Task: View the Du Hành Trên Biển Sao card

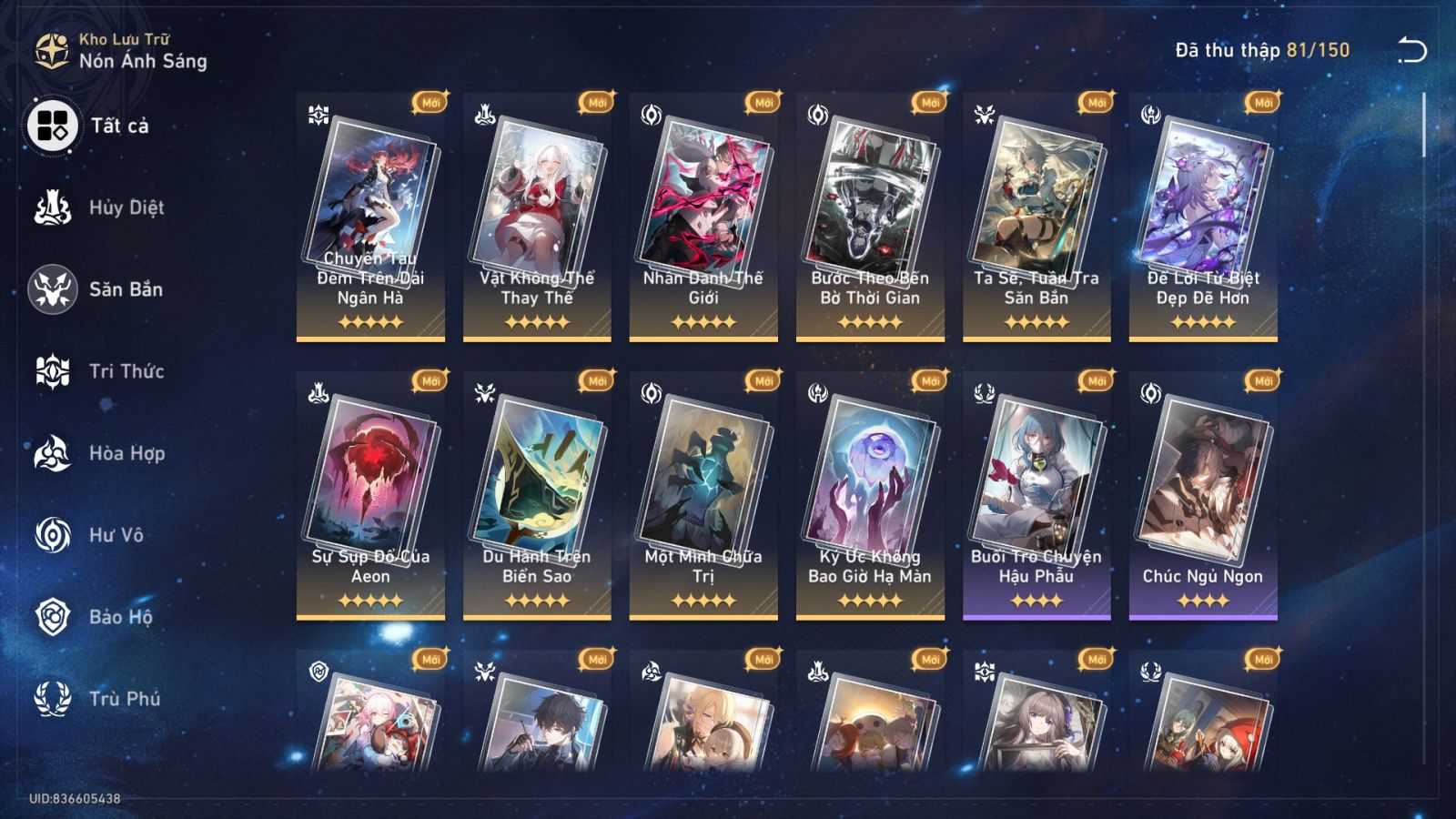Action: point(537,495)
